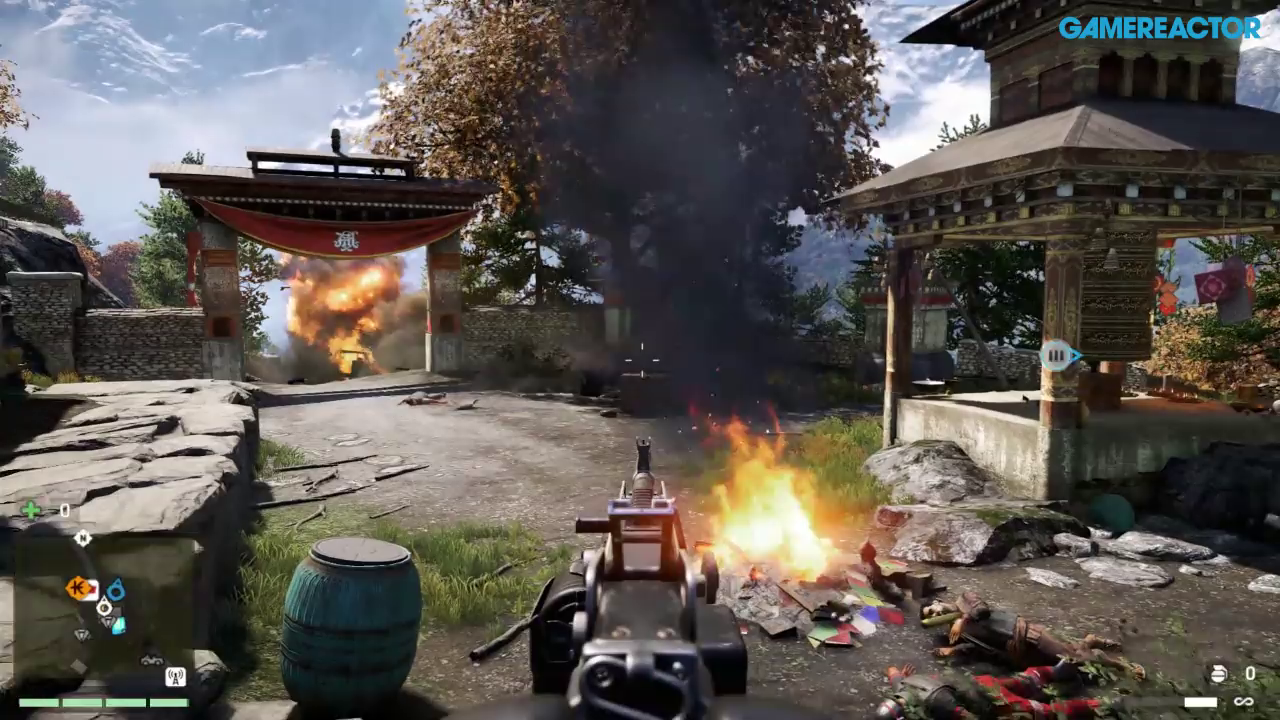This screenshot has width=1280, height=720.
Task: Click the vehicle icon on the minimap
Action: [152, 660]
